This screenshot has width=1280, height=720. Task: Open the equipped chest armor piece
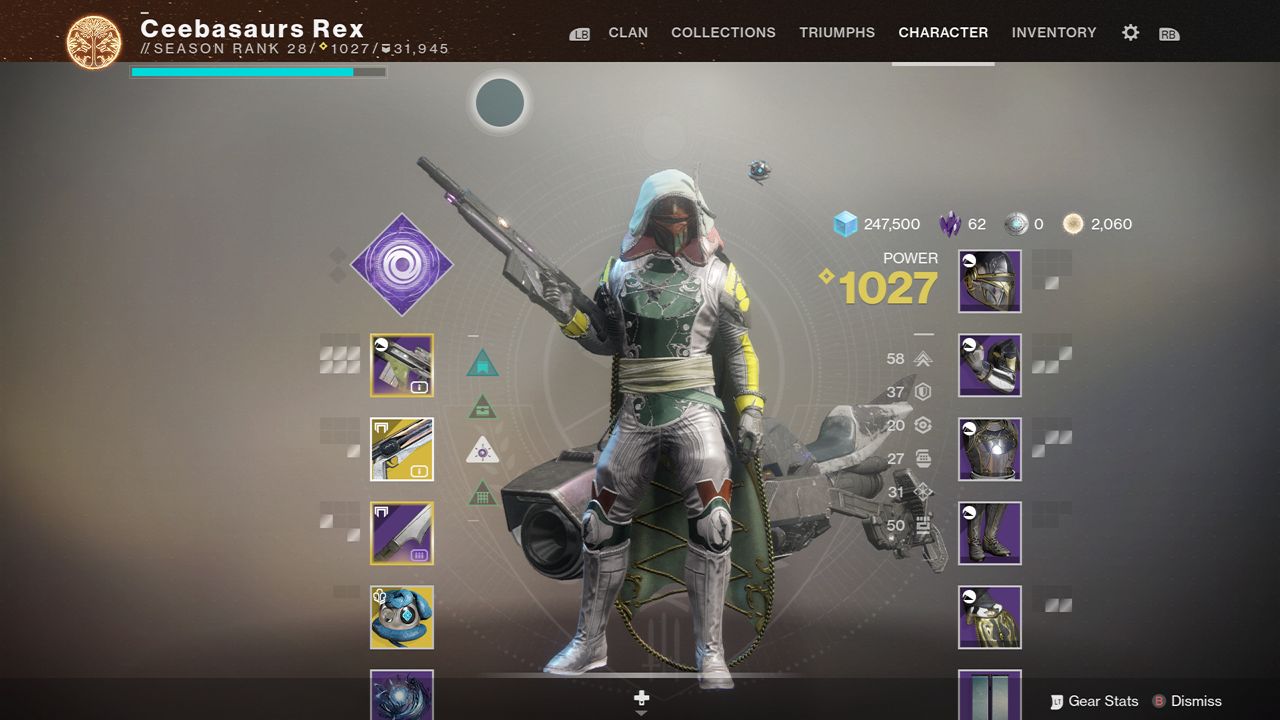point(988,449)
